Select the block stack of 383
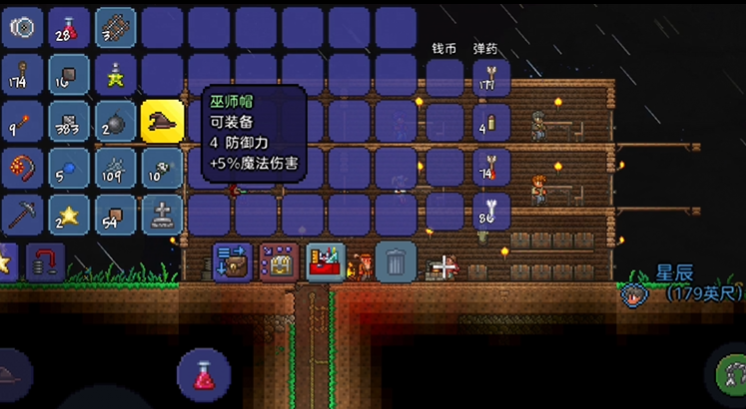Viewport: 746px width, 409px height. pos(68,122)
